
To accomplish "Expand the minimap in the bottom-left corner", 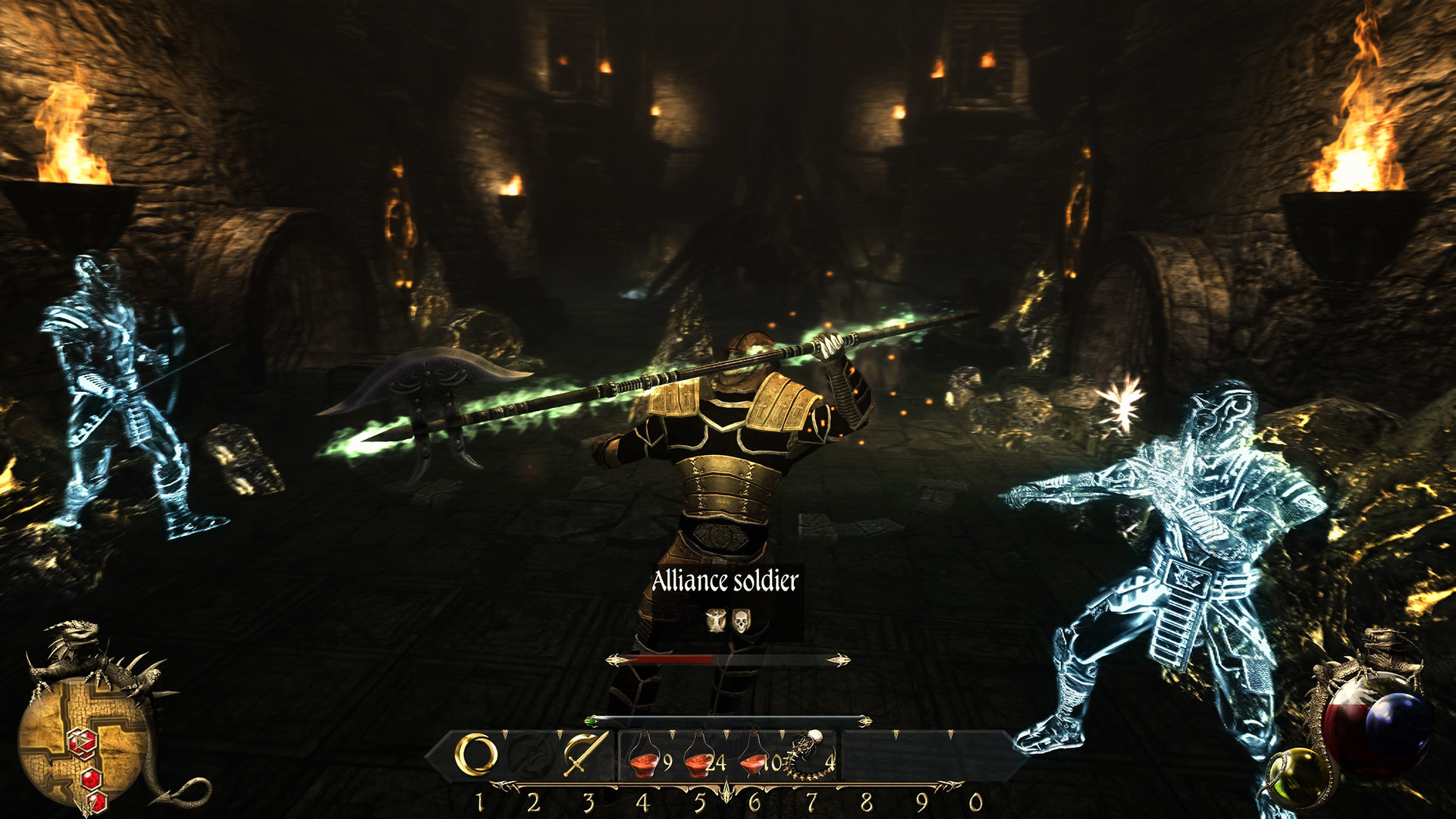I will 80,739.
